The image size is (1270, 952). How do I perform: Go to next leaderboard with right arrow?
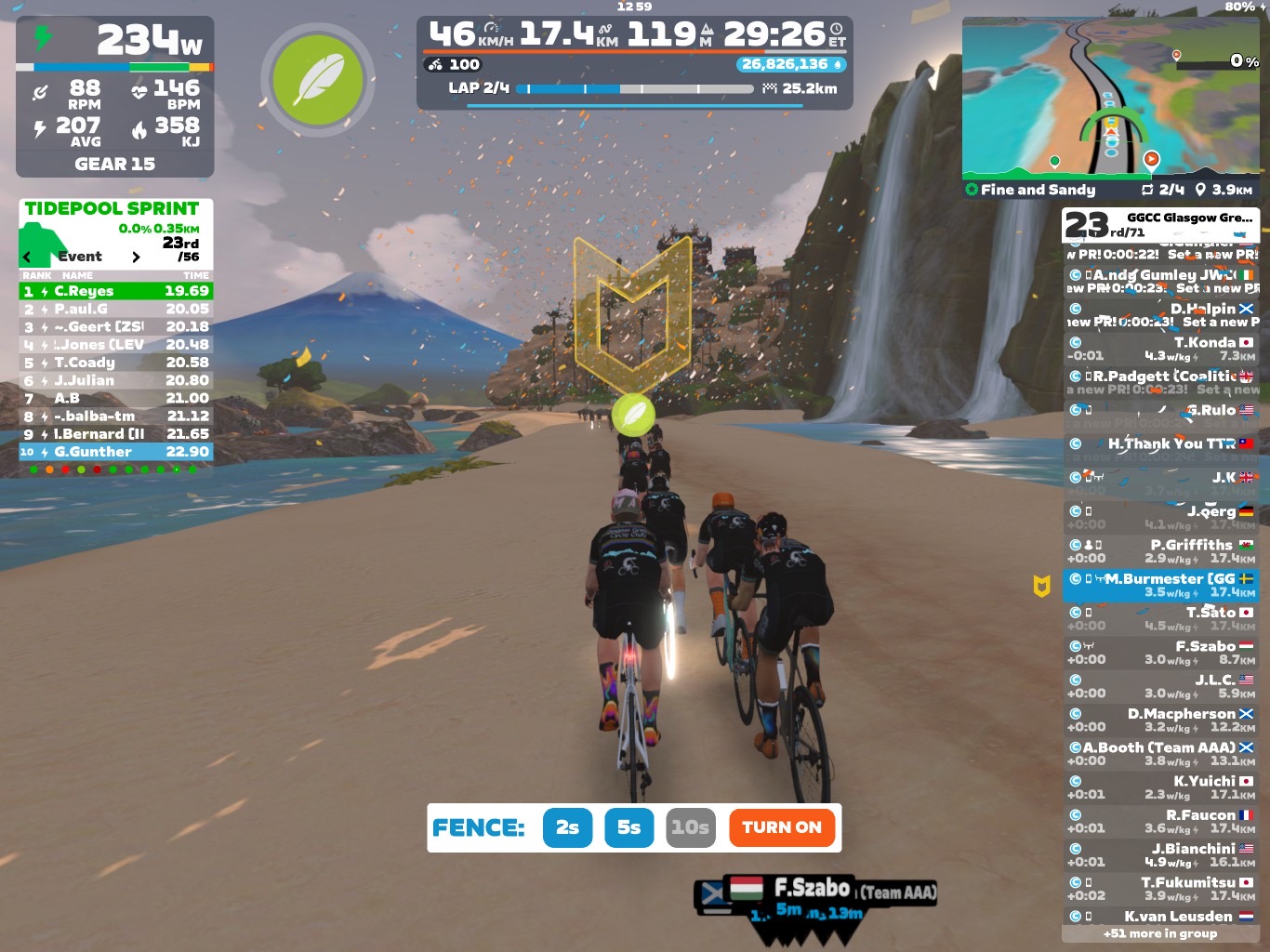(x=136, y=257)
